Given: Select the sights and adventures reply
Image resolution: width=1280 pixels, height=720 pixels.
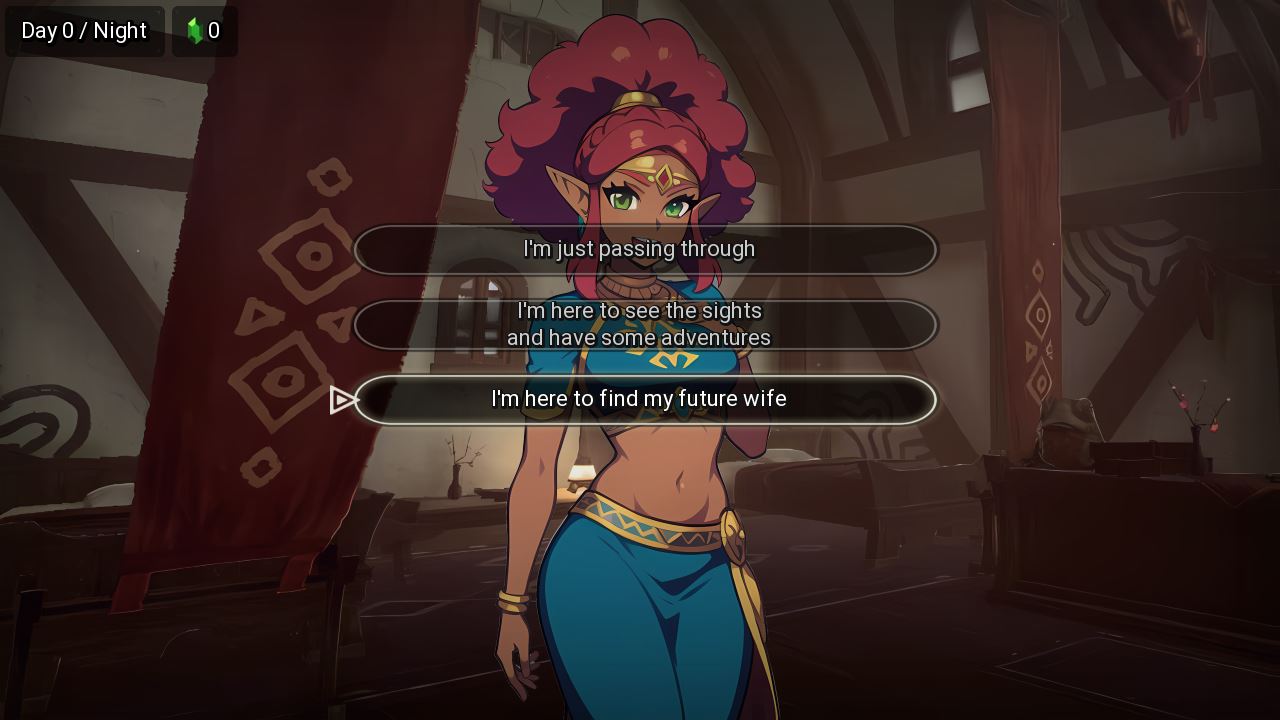Looking at the screenshot, I should [x=645, y=325].
